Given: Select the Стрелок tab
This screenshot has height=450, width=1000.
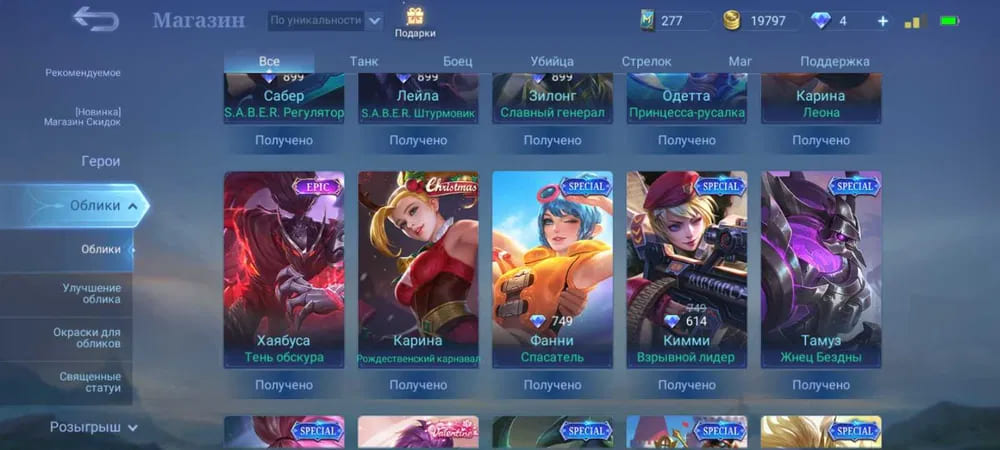Looking at the screenshot, I should click(x=646, y=62).
